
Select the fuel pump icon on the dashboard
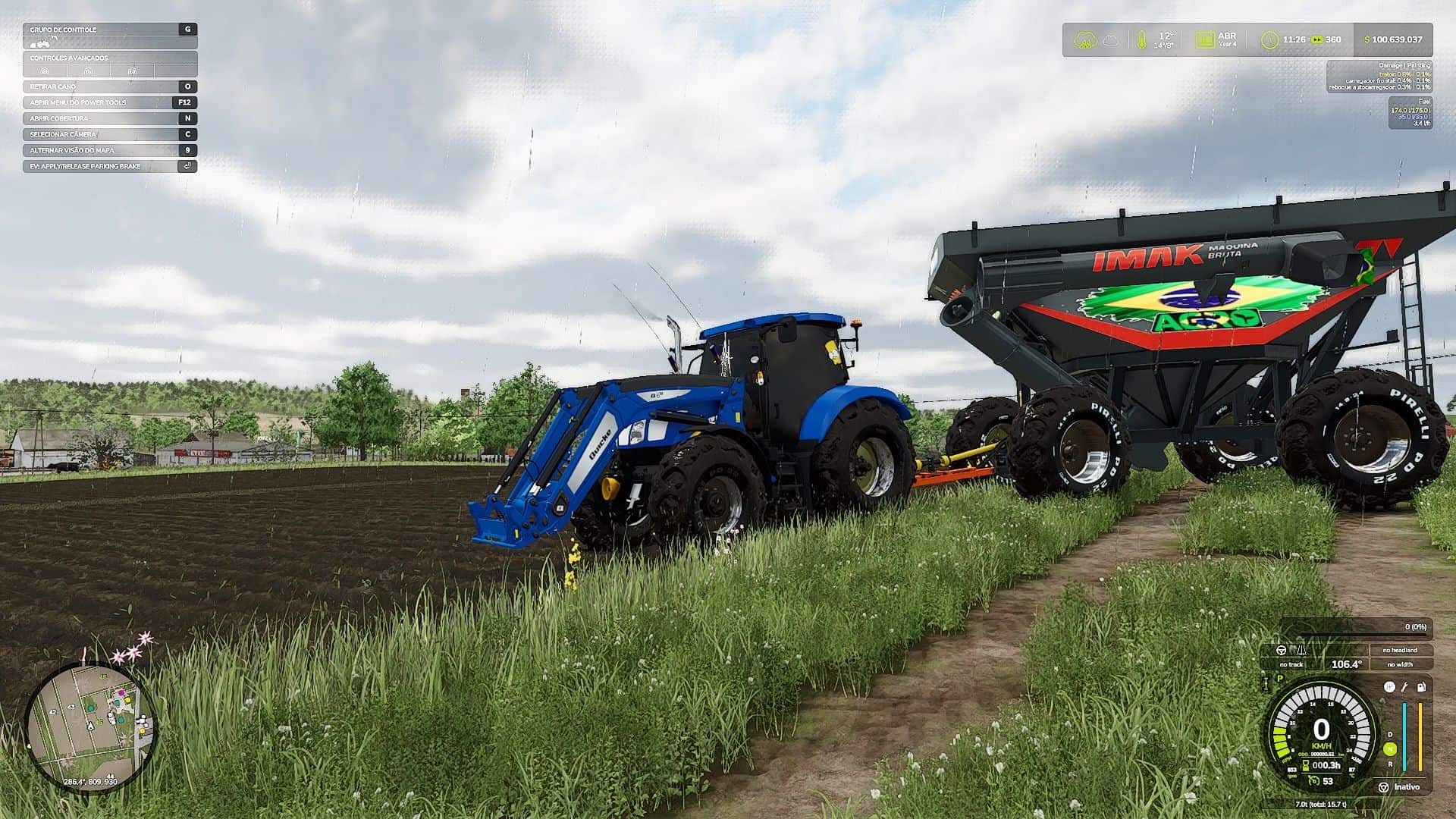1421,687
